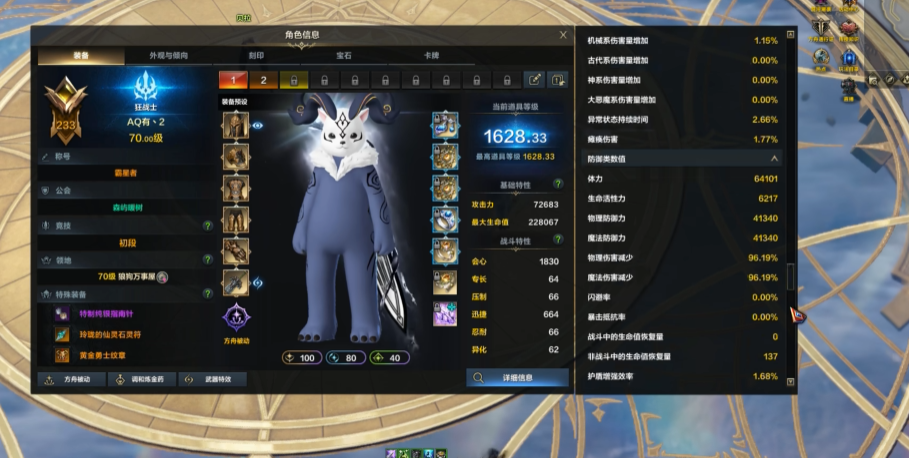Image resolution: width=909 pixels, height=458 pixels.
Task: Open the 武器特效 weapon effects button
Action: [x=211, y=379]
